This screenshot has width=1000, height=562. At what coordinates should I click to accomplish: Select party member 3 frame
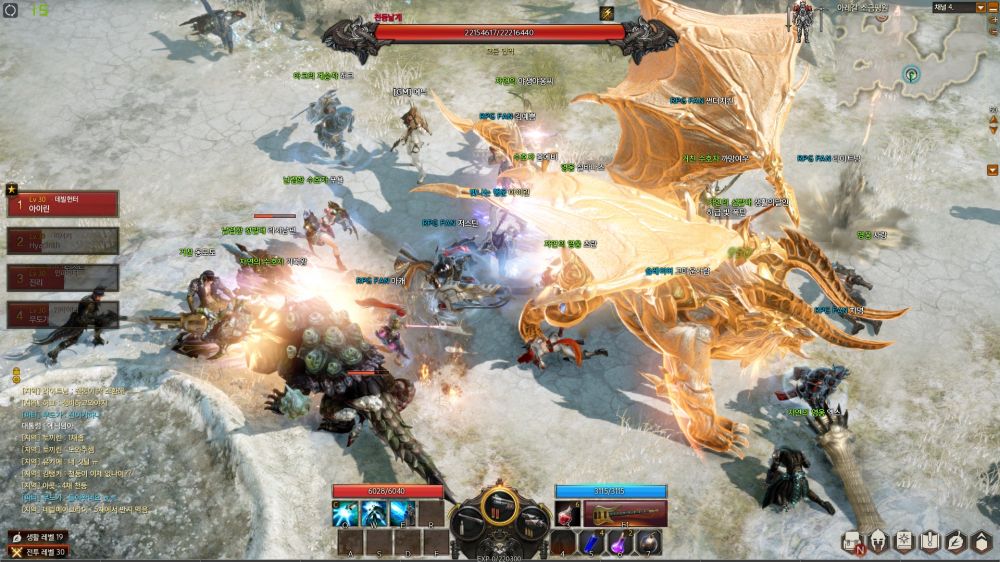tap(62, 277)
